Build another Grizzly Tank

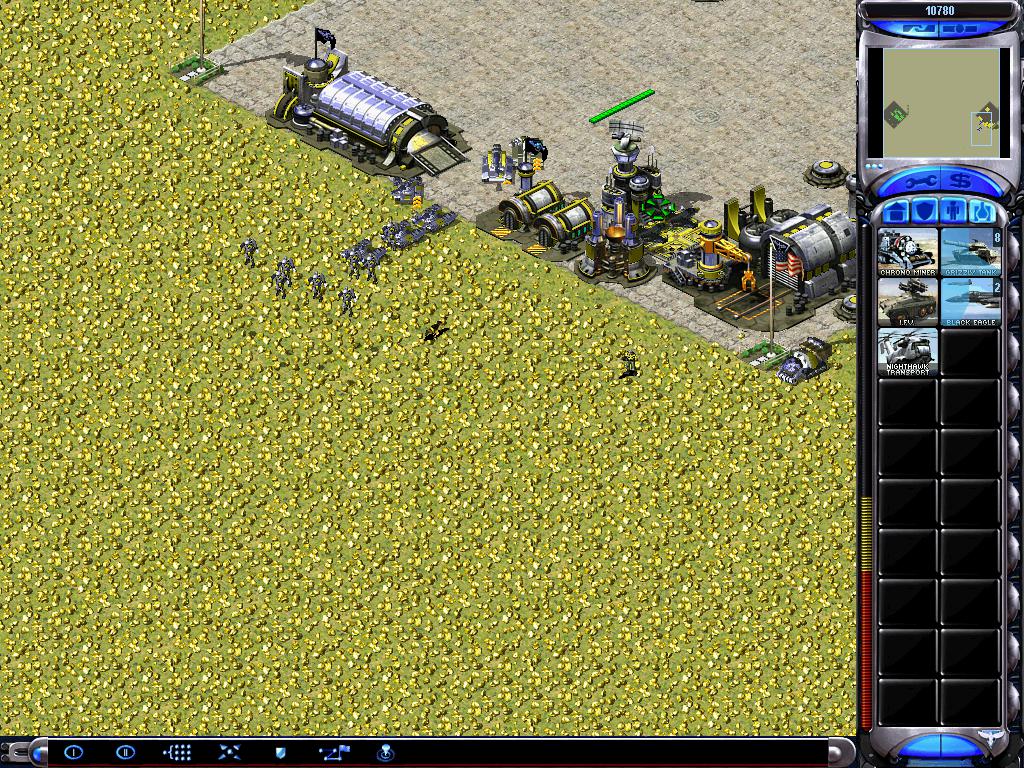(970, 252)
